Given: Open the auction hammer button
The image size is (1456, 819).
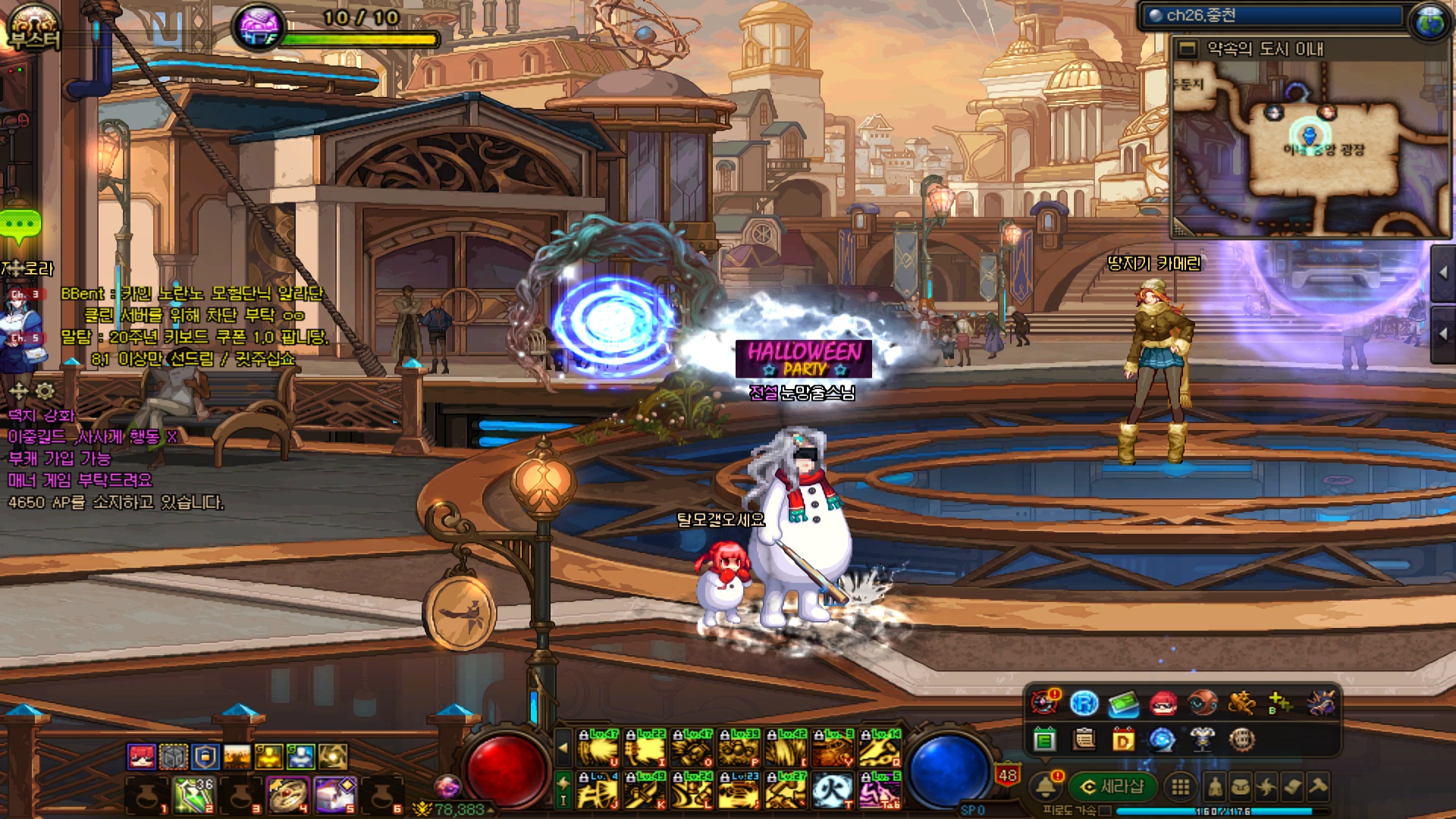Looking at the screenshot, I should coord(1318,787).
